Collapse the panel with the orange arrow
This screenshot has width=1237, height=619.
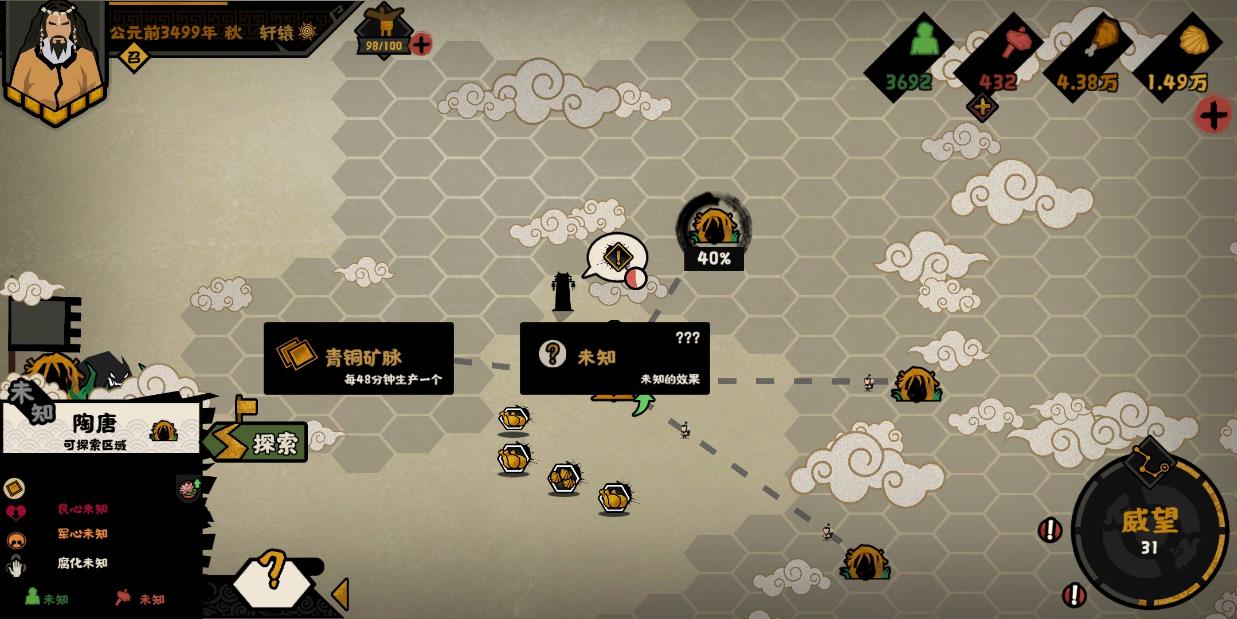click(x=340, y=594)
